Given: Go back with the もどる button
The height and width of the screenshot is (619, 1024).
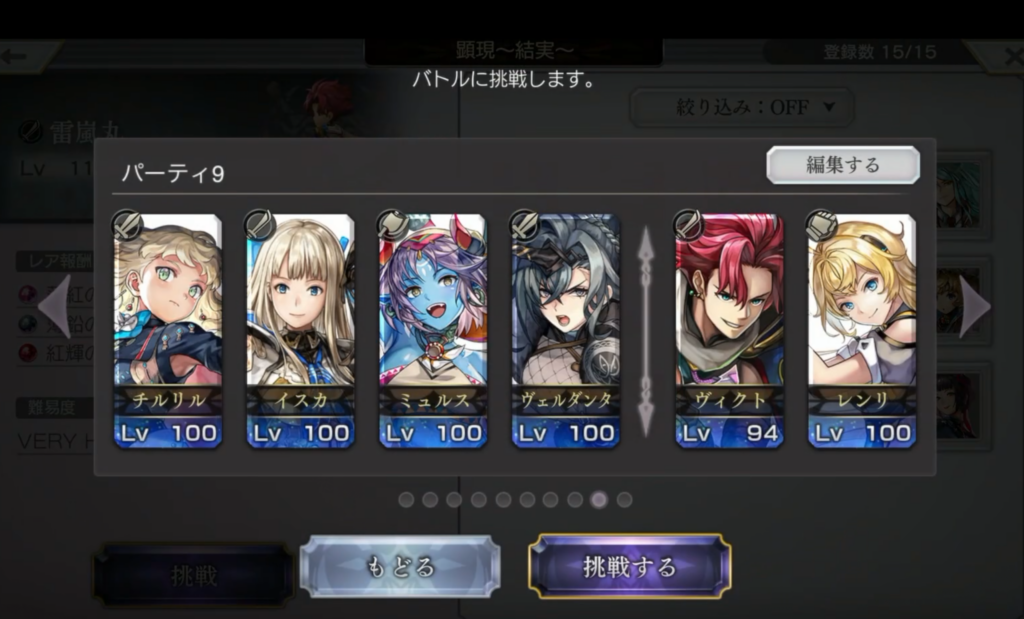Looking at the screenshot, I should click(x=399, y=566).
